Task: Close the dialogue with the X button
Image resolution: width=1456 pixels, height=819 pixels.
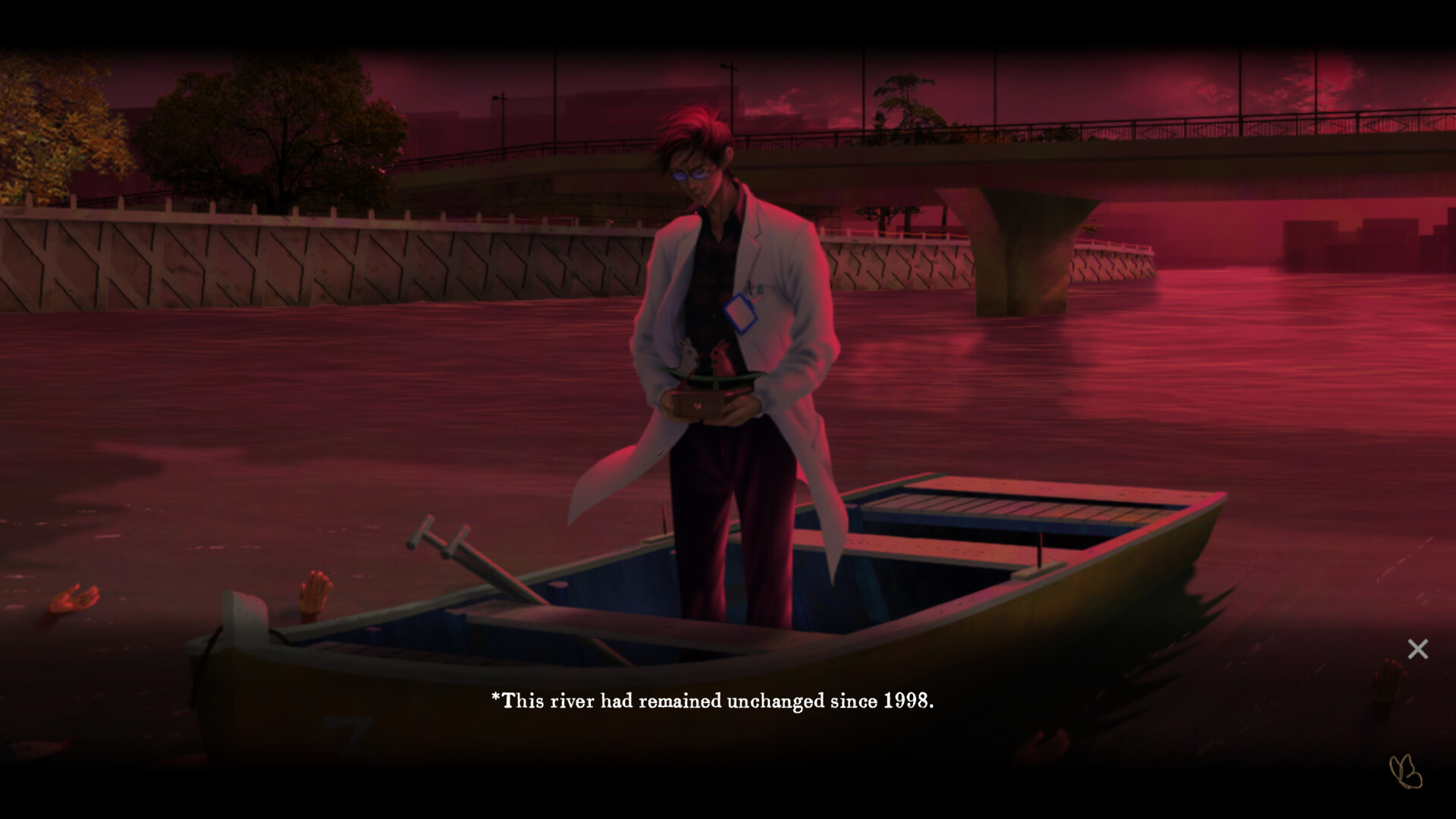Action: point(1417,649)
